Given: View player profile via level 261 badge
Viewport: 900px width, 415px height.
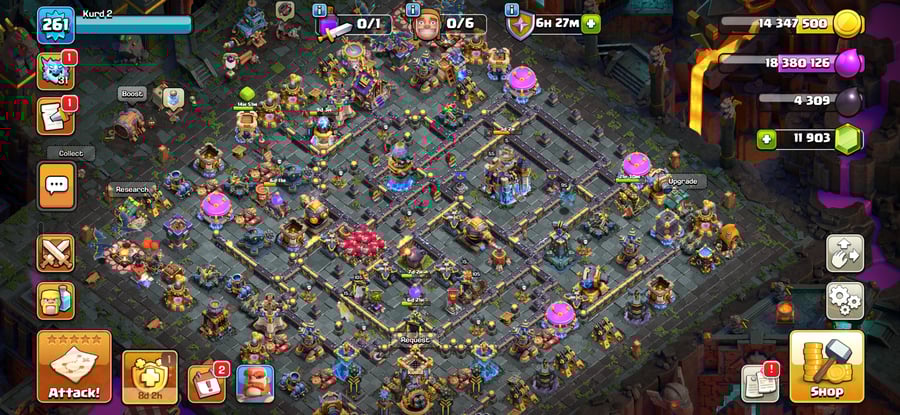Looking at the screenshot, I should click(x=55, y=25).
